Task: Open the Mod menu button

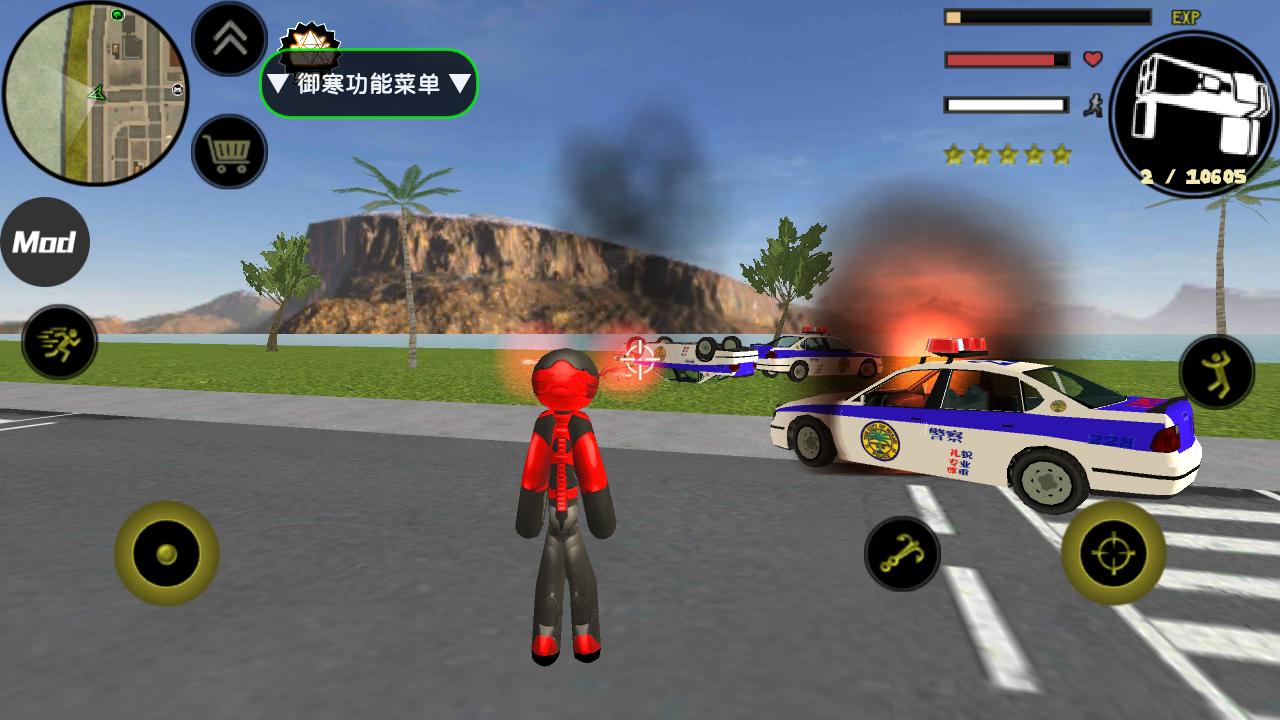Action: (x=44, y=242)
